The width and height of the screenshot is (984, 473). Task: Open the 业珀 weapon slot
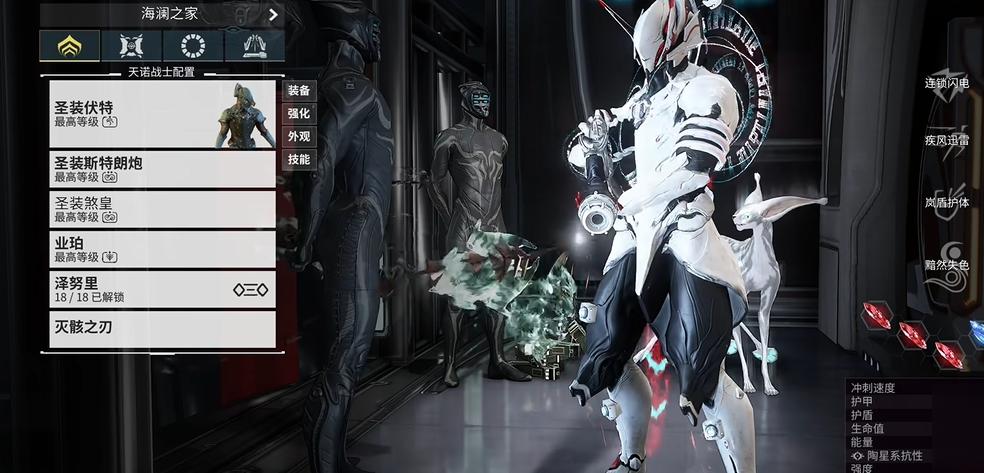(162, 249)
